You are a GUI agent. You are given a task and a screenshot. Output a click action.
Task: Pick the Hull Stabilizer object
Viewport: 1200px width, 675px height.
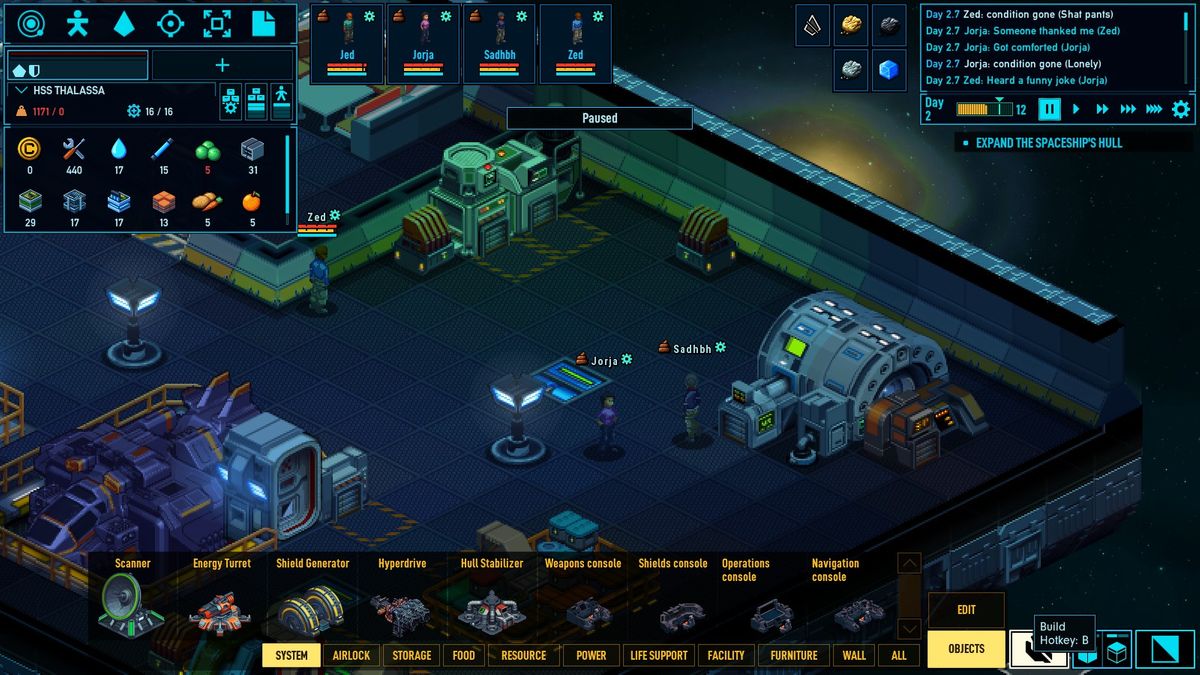491,601
